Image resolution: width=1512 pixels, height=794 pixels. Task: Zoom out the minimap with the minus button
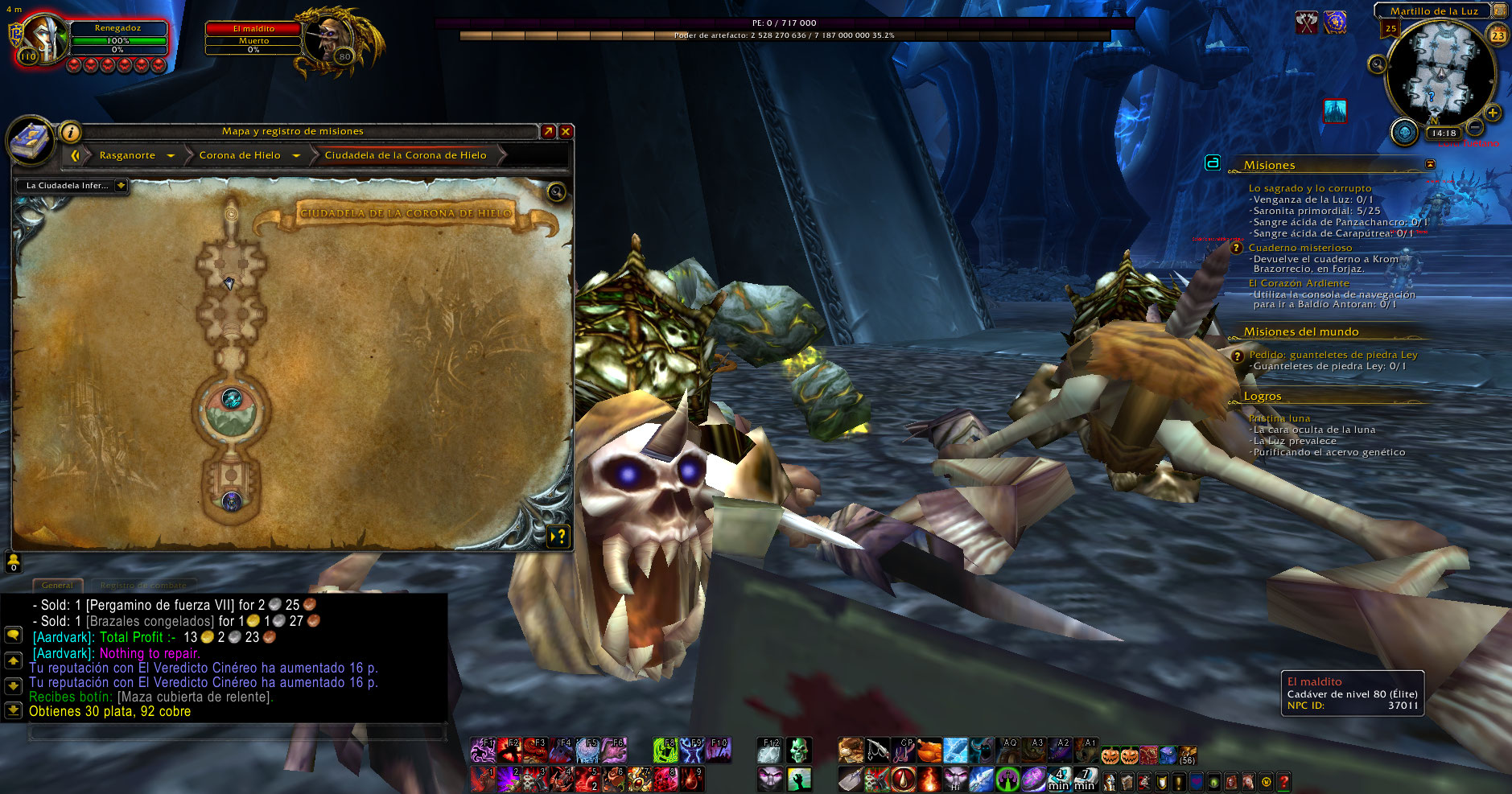pos(1475,127)
